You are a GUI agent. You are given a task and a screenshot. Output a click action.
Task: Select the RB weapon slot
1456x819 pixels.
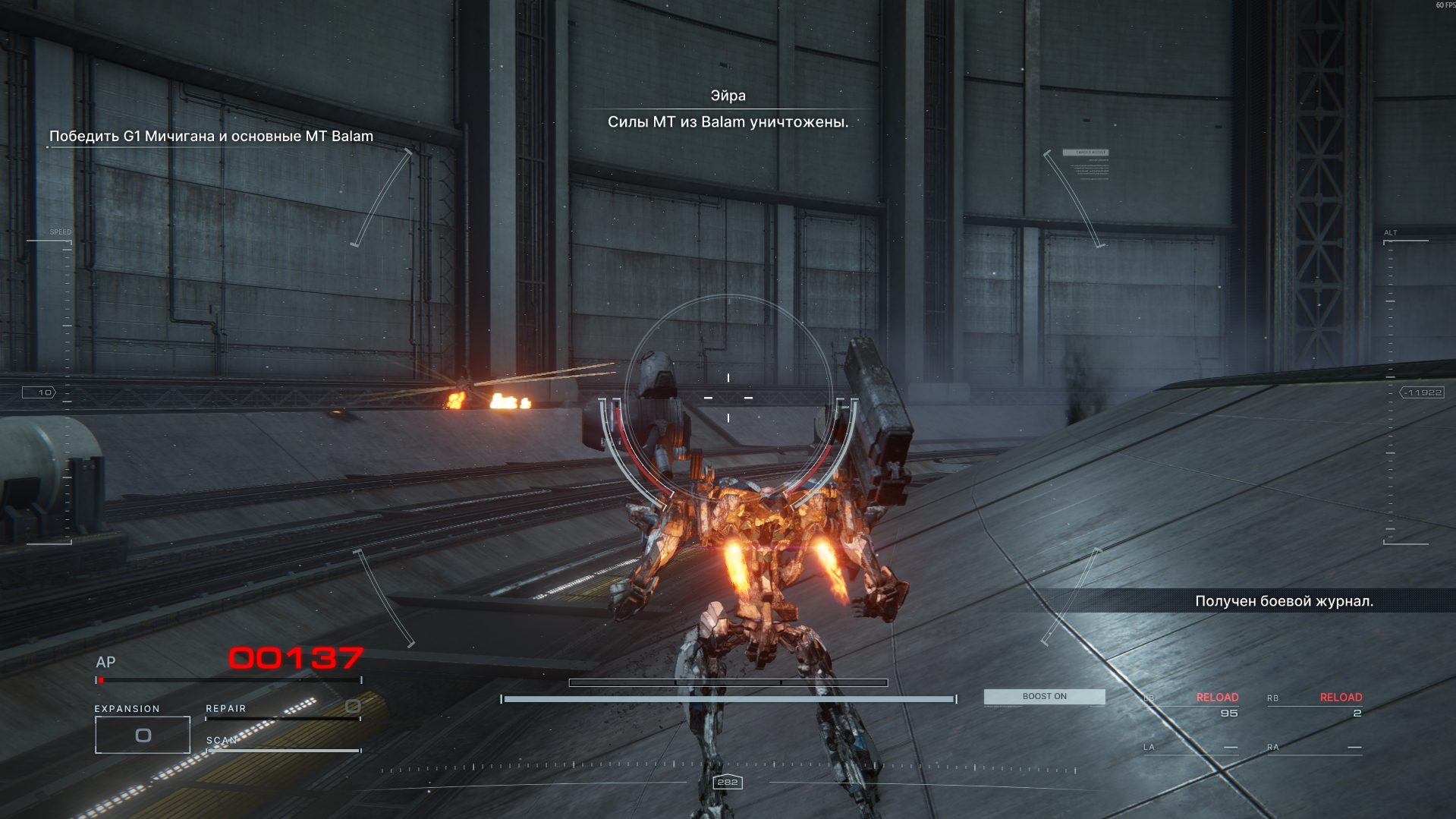pyautogui.click(x=1314, y=705)
